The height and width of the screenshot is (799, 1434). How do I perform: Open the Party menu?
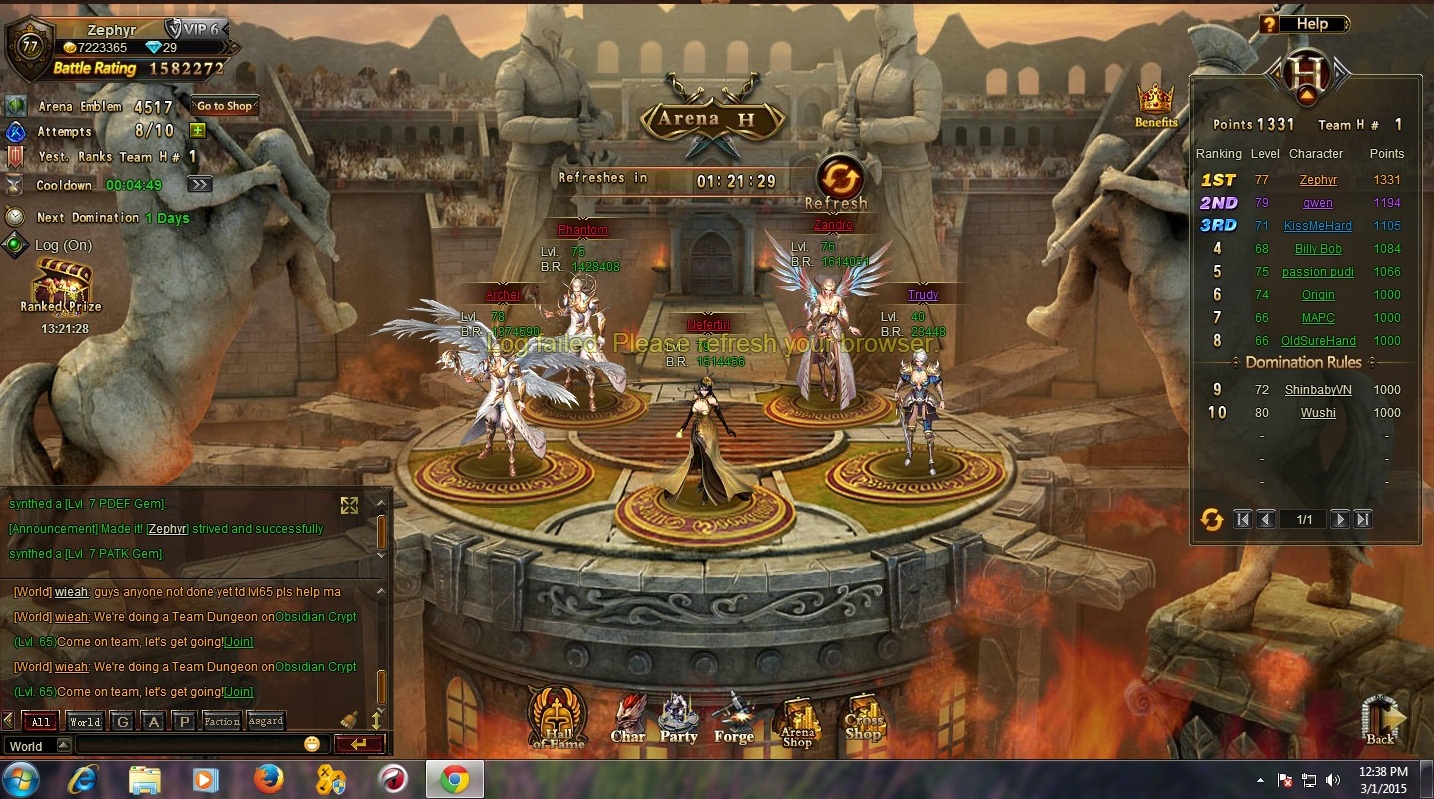[x=679, y=720]
